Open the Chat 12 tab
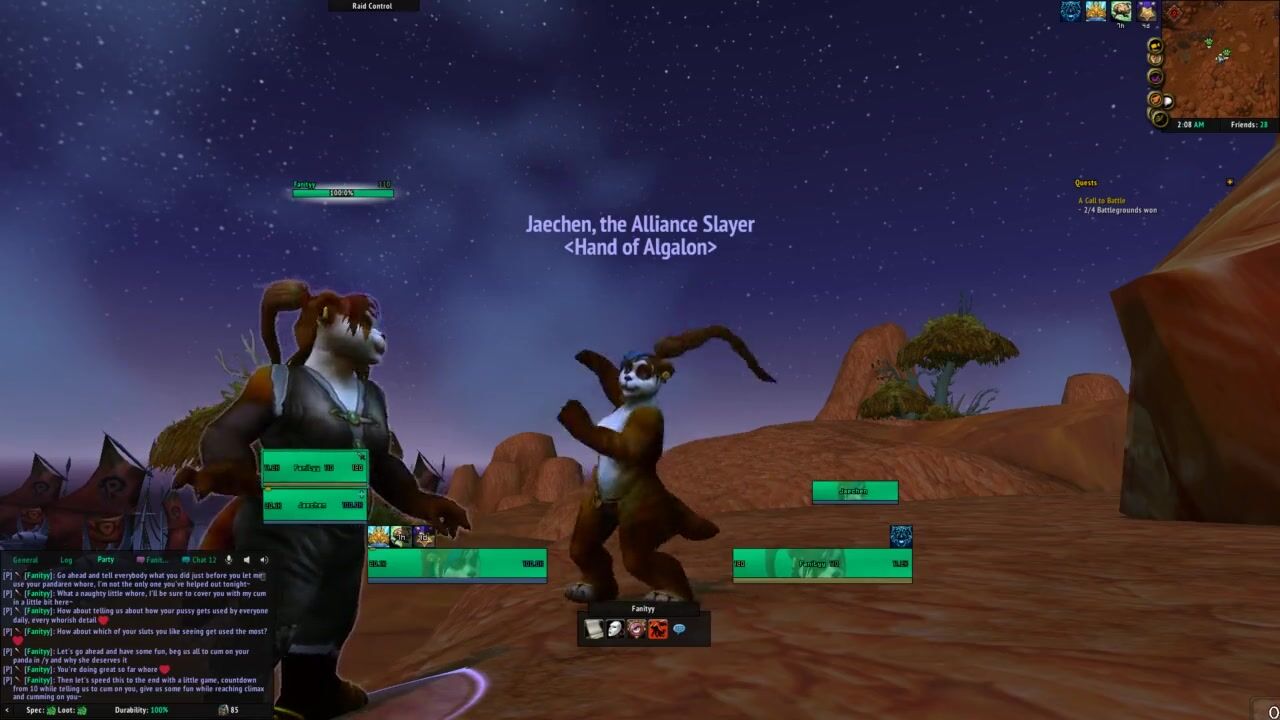The image size is (1280, 720). 199,560
